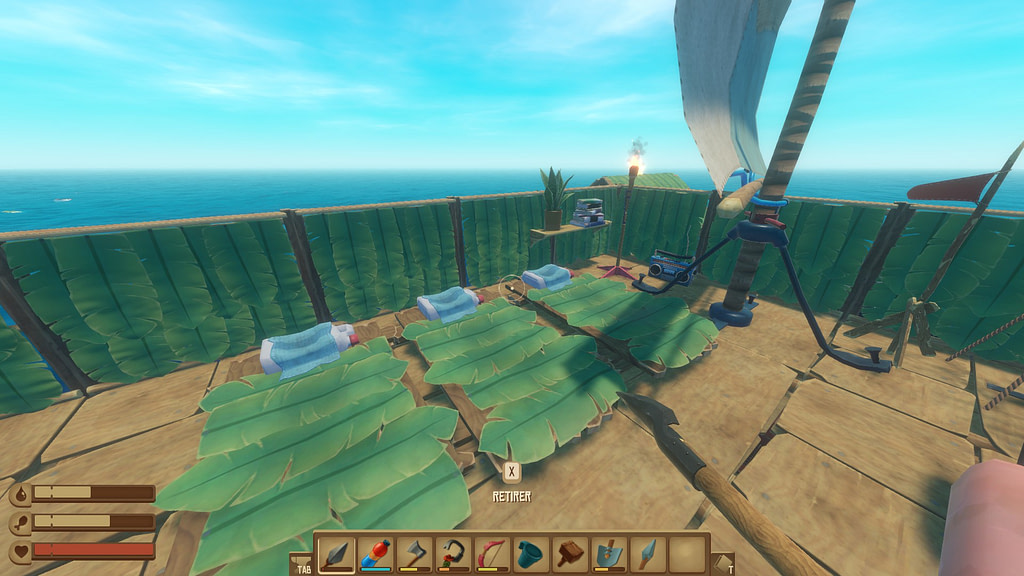Select the spear in the hotbar
The height and width of the screenshot is (576, 1024).
click(x=336, y=553)
